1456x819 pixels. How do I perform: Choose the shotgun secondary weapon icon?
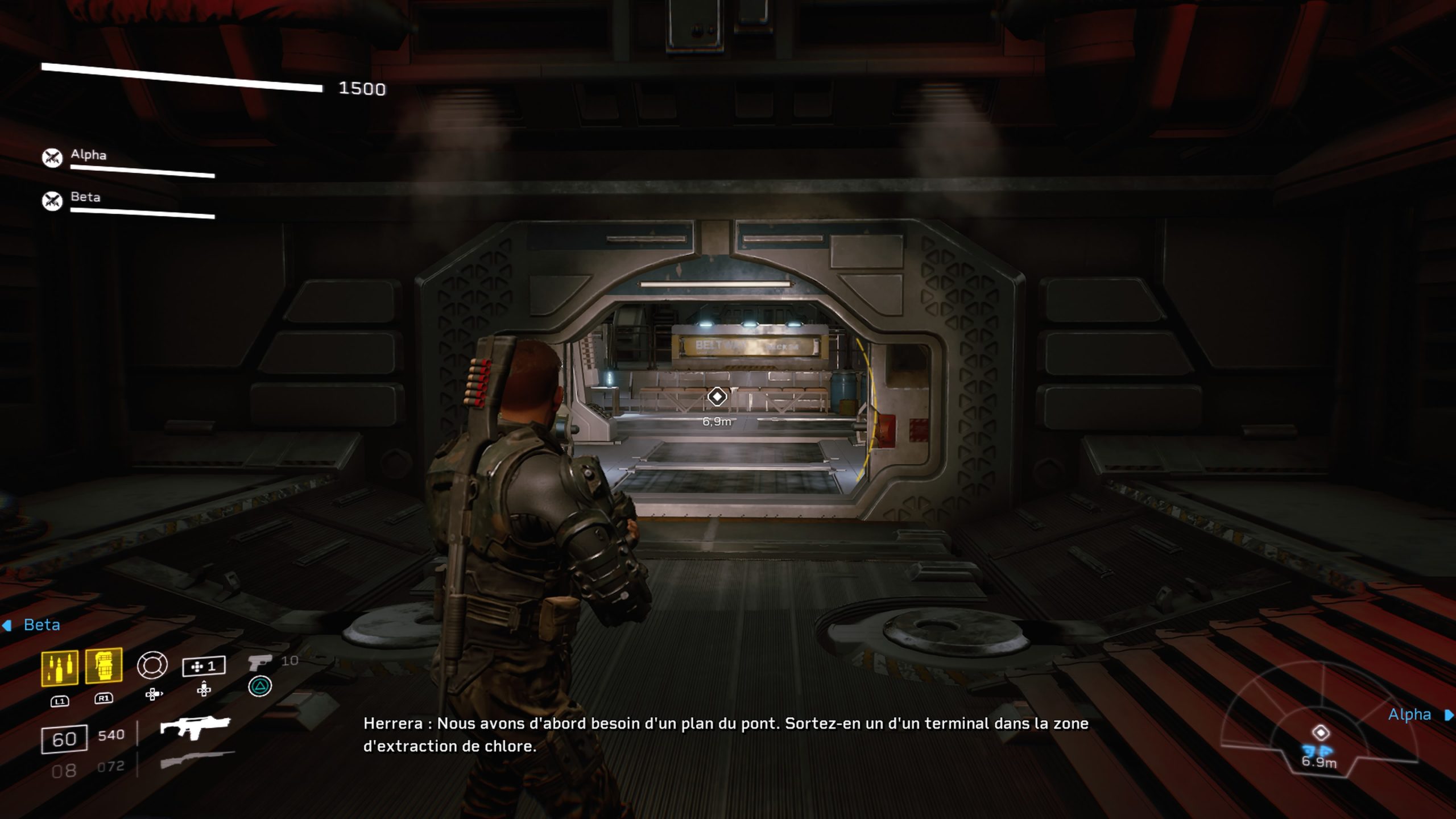(x=197, y=760)
